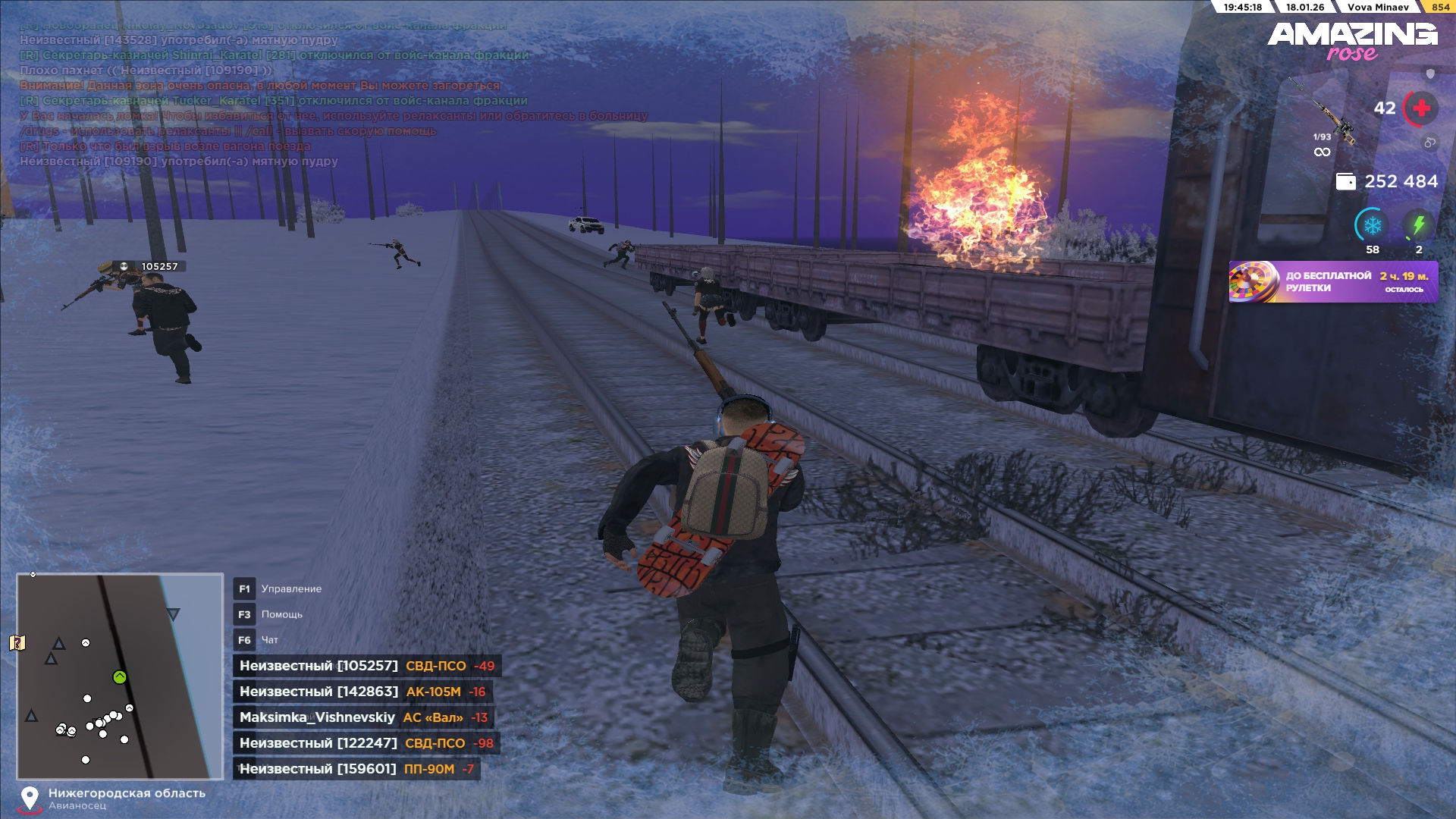Select the snowflake cold status icon
Image resolution: width=1456 pixels, height=819 pixels.
click(1372, 226)
